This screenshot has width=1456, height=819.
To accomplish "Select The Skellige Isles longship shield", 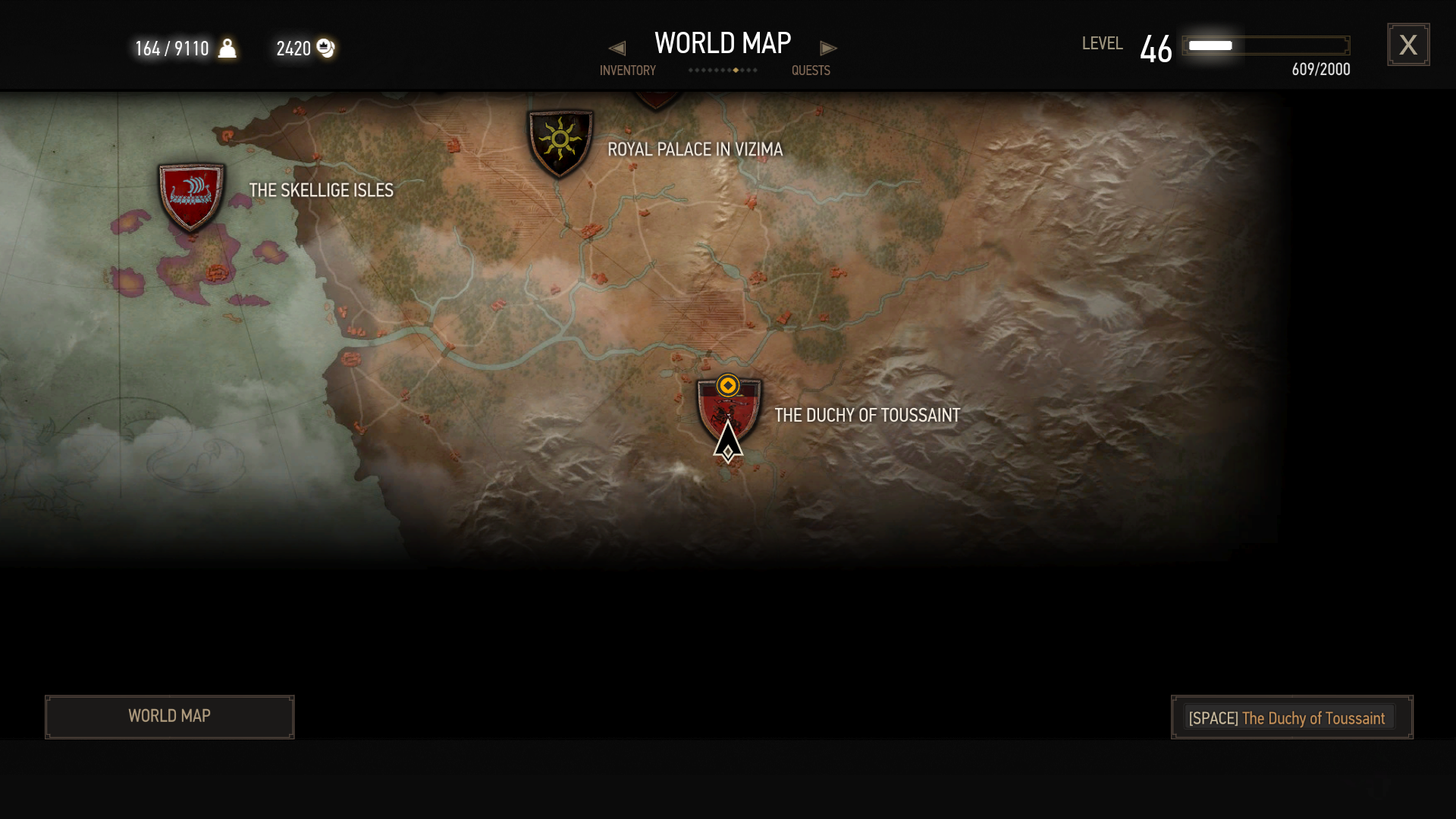I will pos(191,195).
